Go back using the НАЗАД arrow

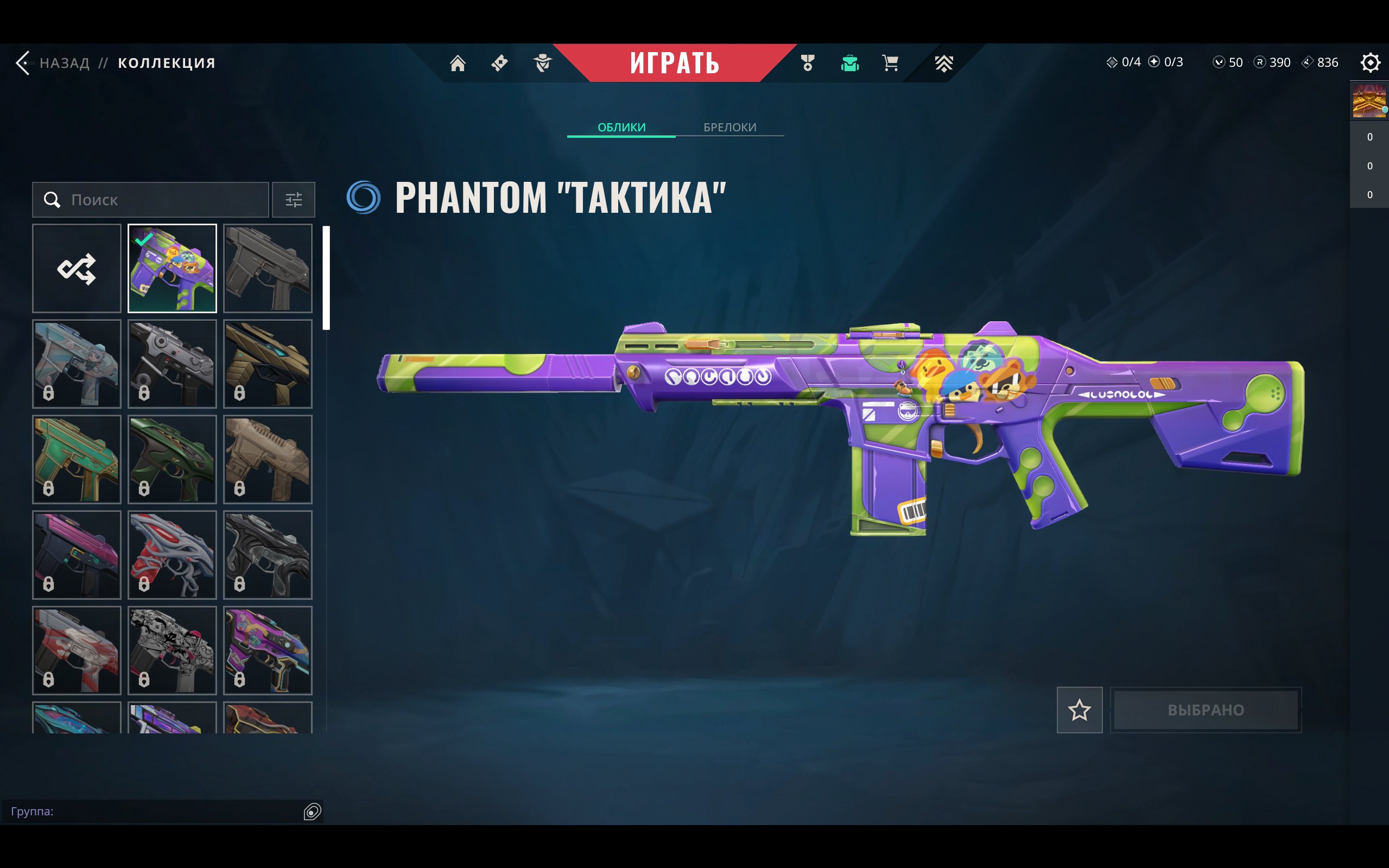[23, 62]
